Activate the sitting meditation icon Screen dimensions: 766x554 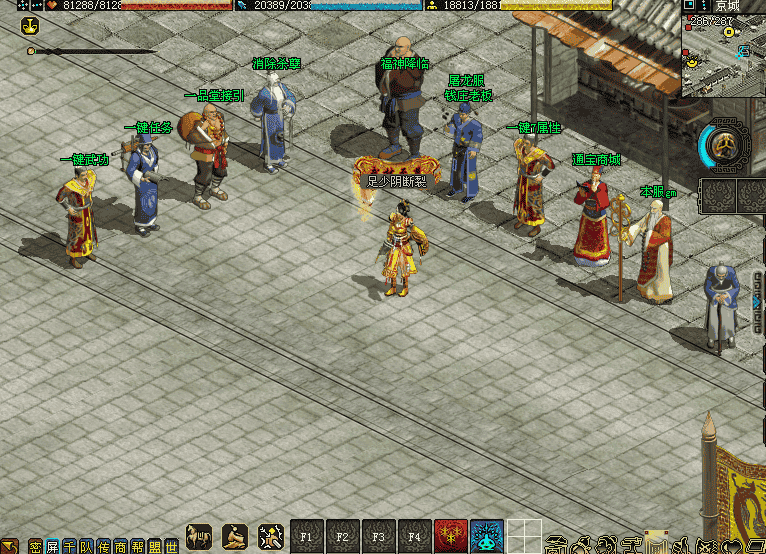235,537
